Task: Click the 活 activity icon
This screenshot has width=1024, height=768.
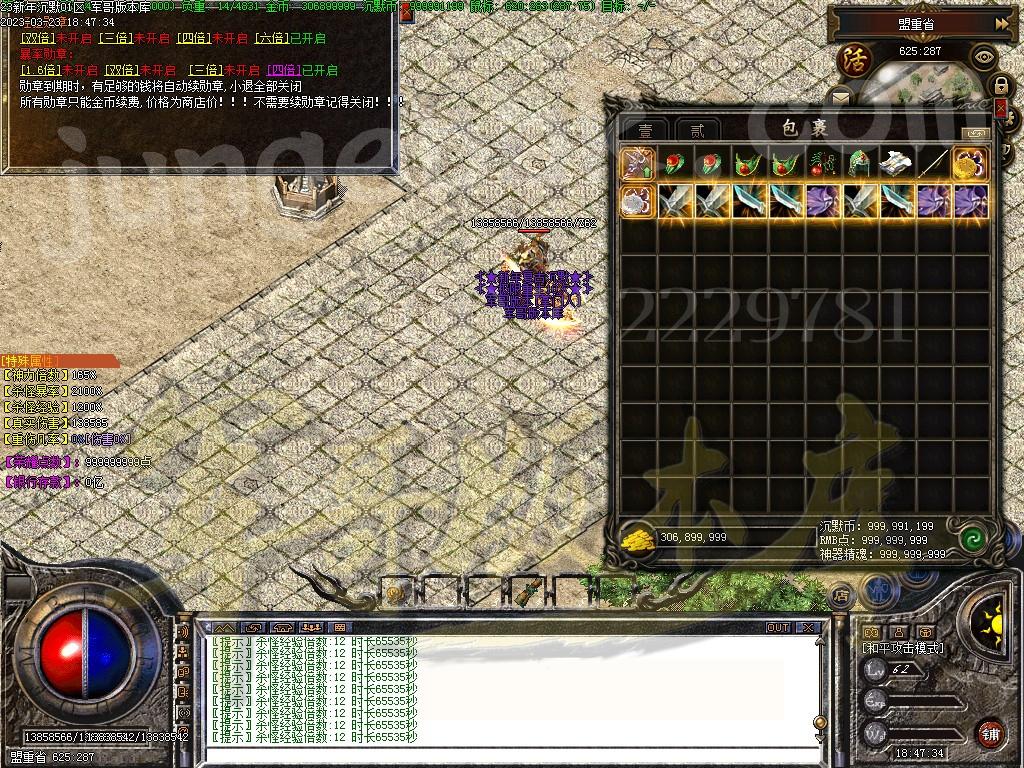Action: [x=855, y=58]
